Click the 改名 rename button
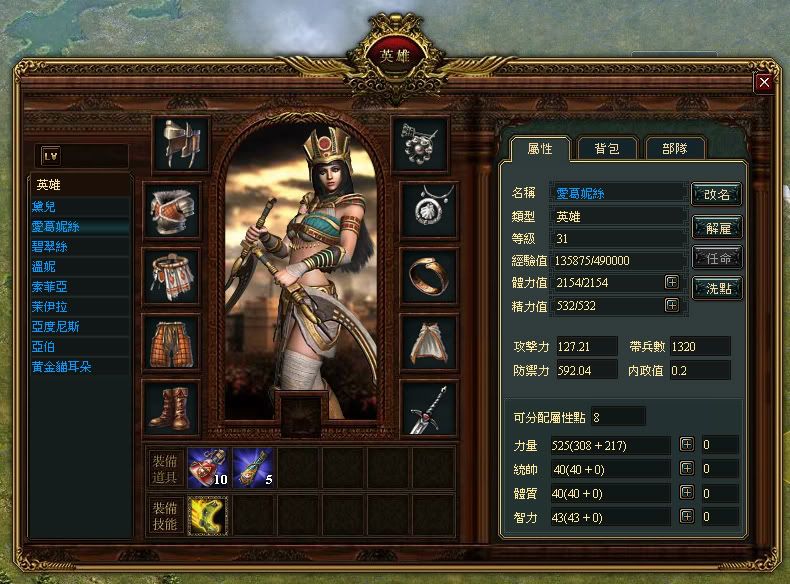This screenshot has height=584, width=790. [x=717, y=193]
